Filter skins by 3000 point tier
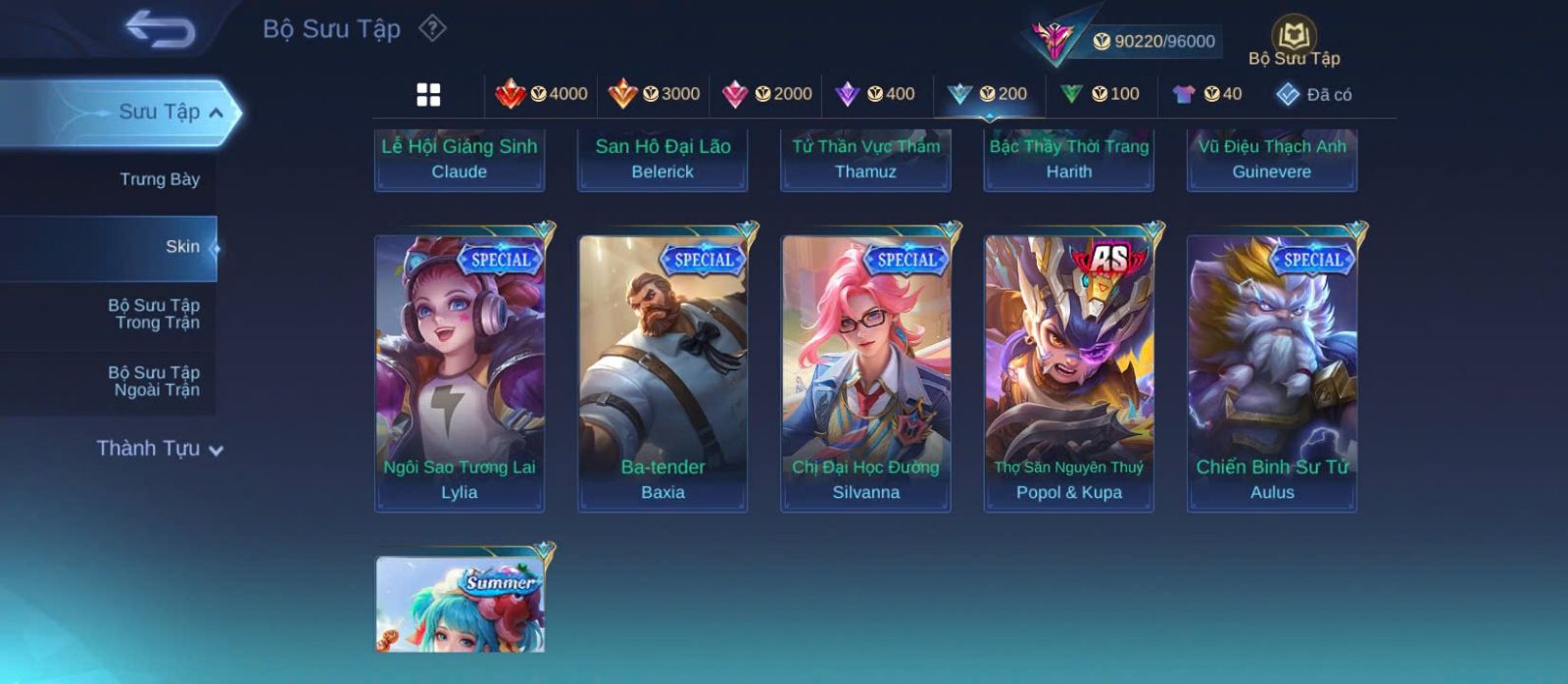 (654, 94)
